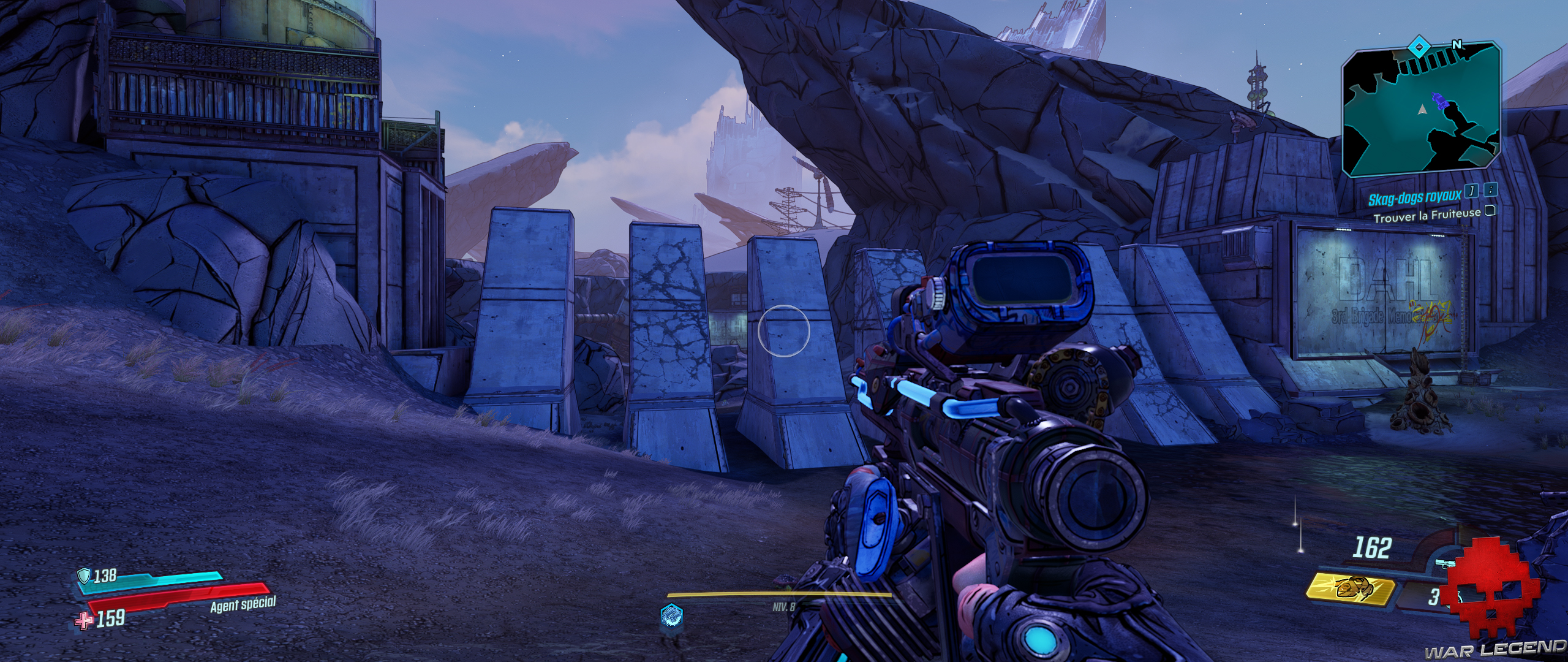Toggle the Trouver la Fruiteuse objective checkbox
Image resolution: width=1568 pixels, height=662 pixels.
point(1491,213)
